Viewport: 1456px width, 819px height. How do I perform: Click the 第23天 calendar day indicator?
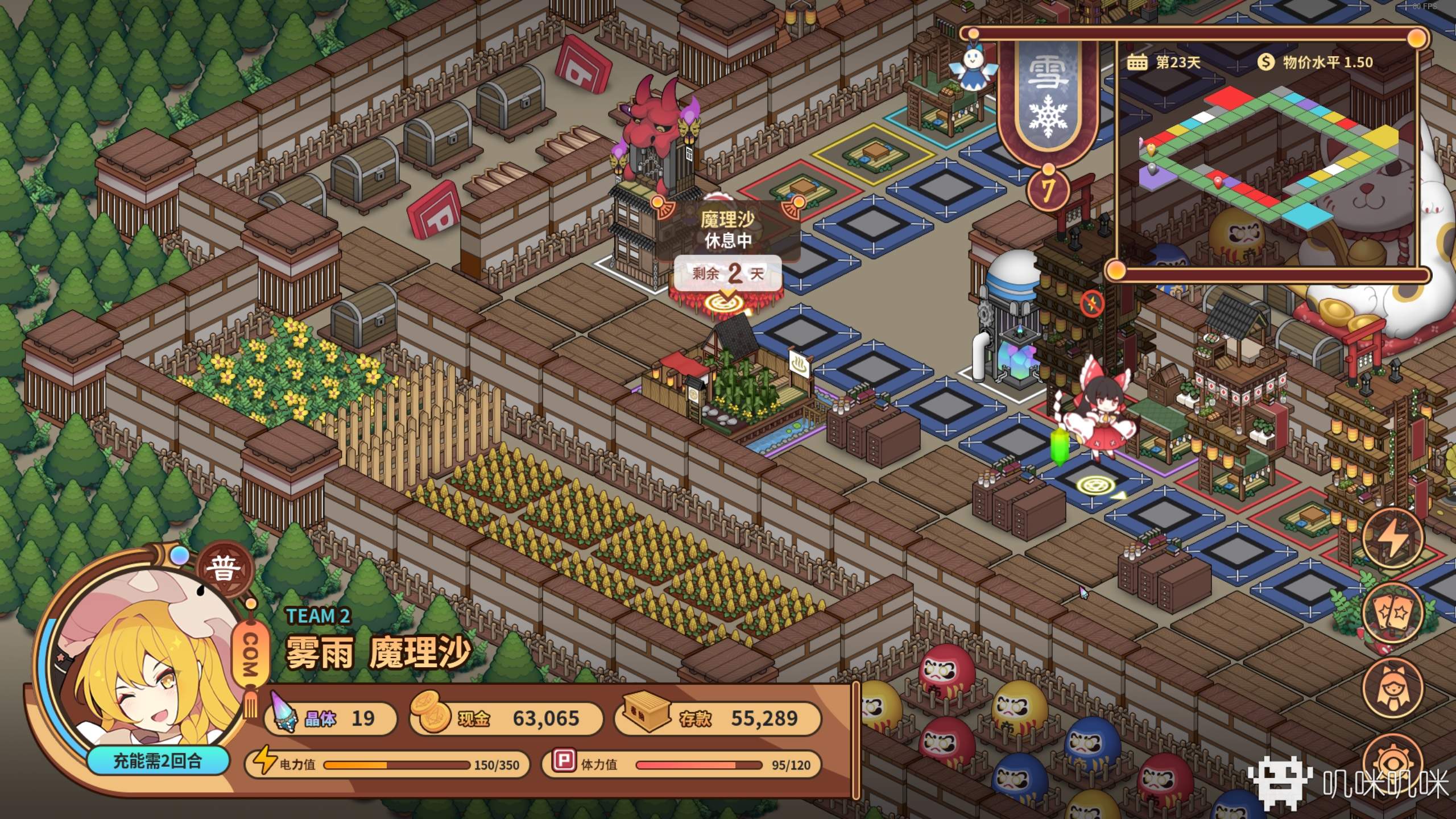click(1164, 62)
